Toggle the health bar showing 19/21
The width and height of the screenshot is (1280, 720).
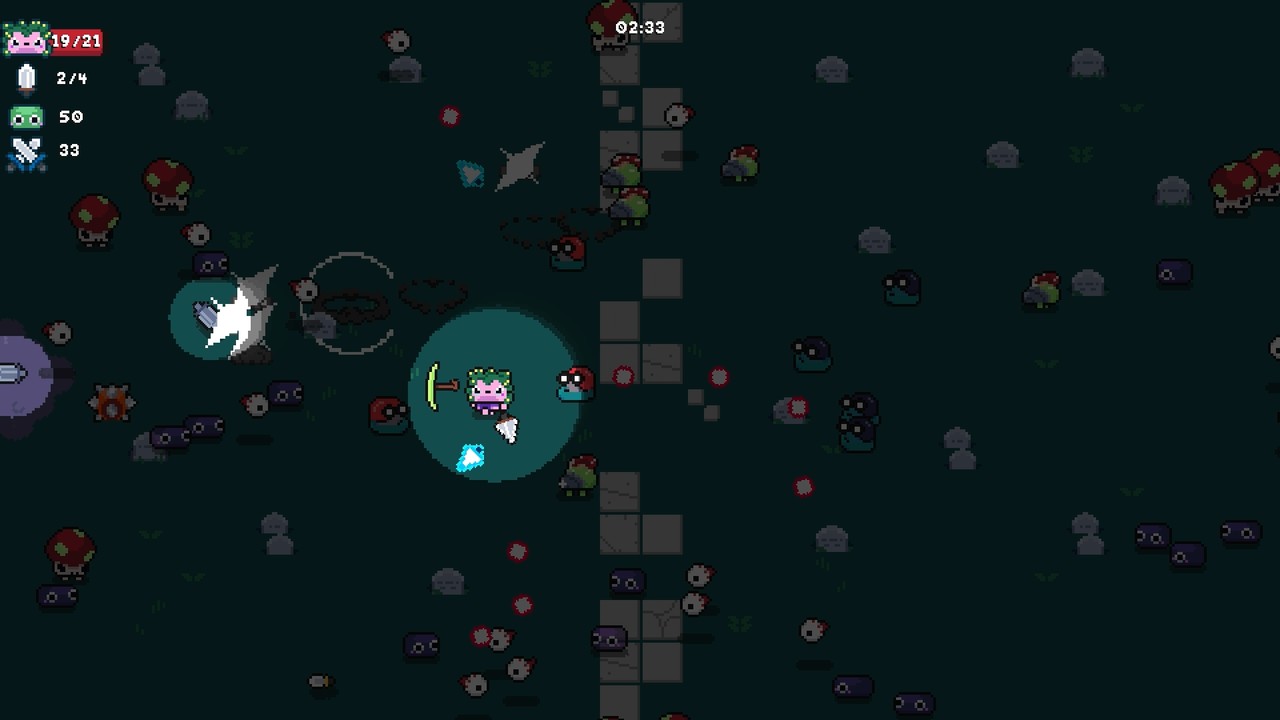(77, 40)
